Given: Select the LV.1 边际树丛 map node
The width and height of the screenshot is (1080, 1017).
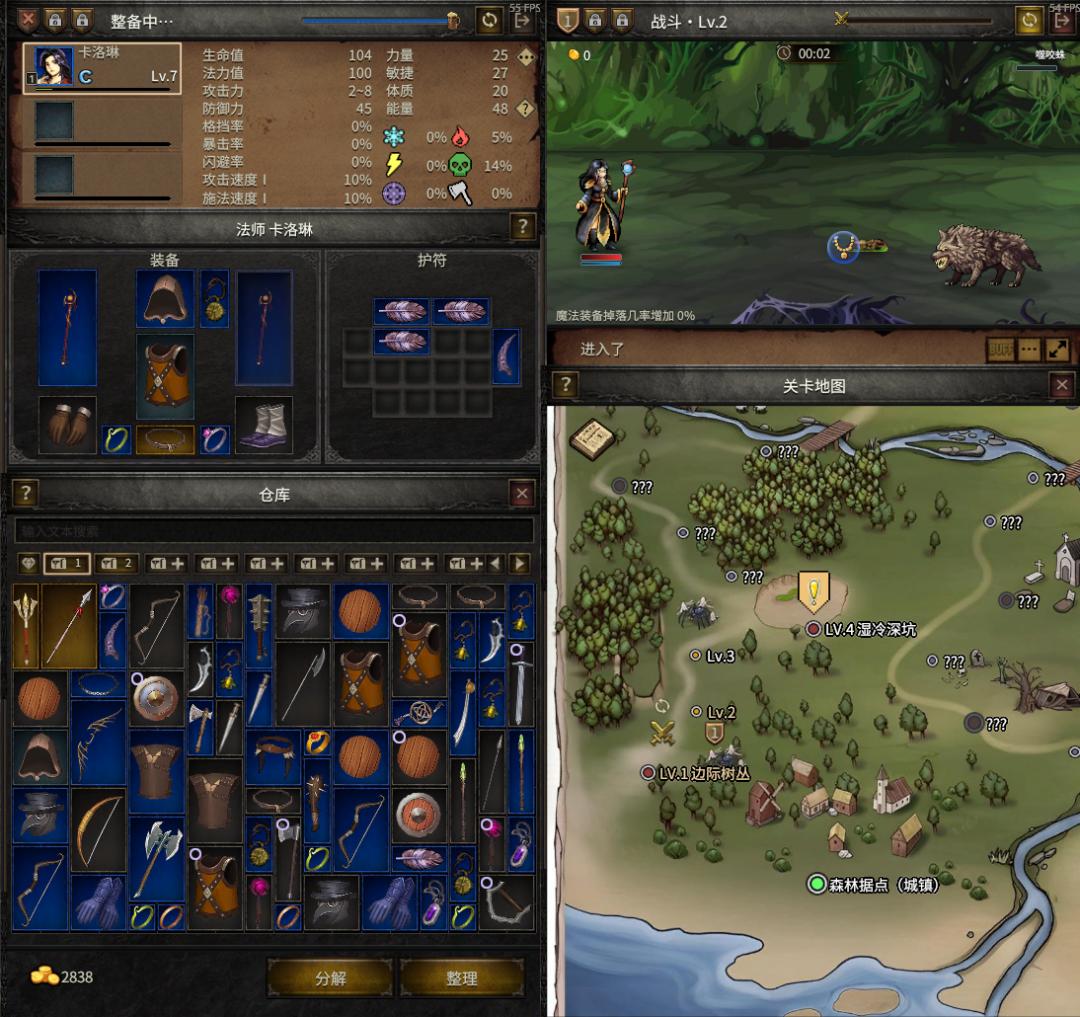Looking at the screenshot, I should tap(647, 773).
